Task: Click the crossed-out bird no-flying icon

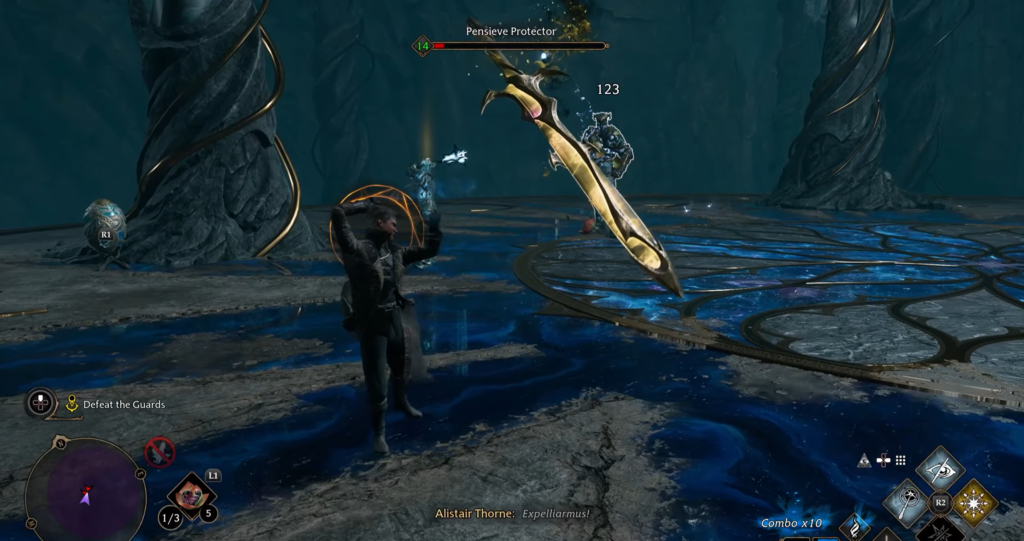Action: tap(159, 451)
